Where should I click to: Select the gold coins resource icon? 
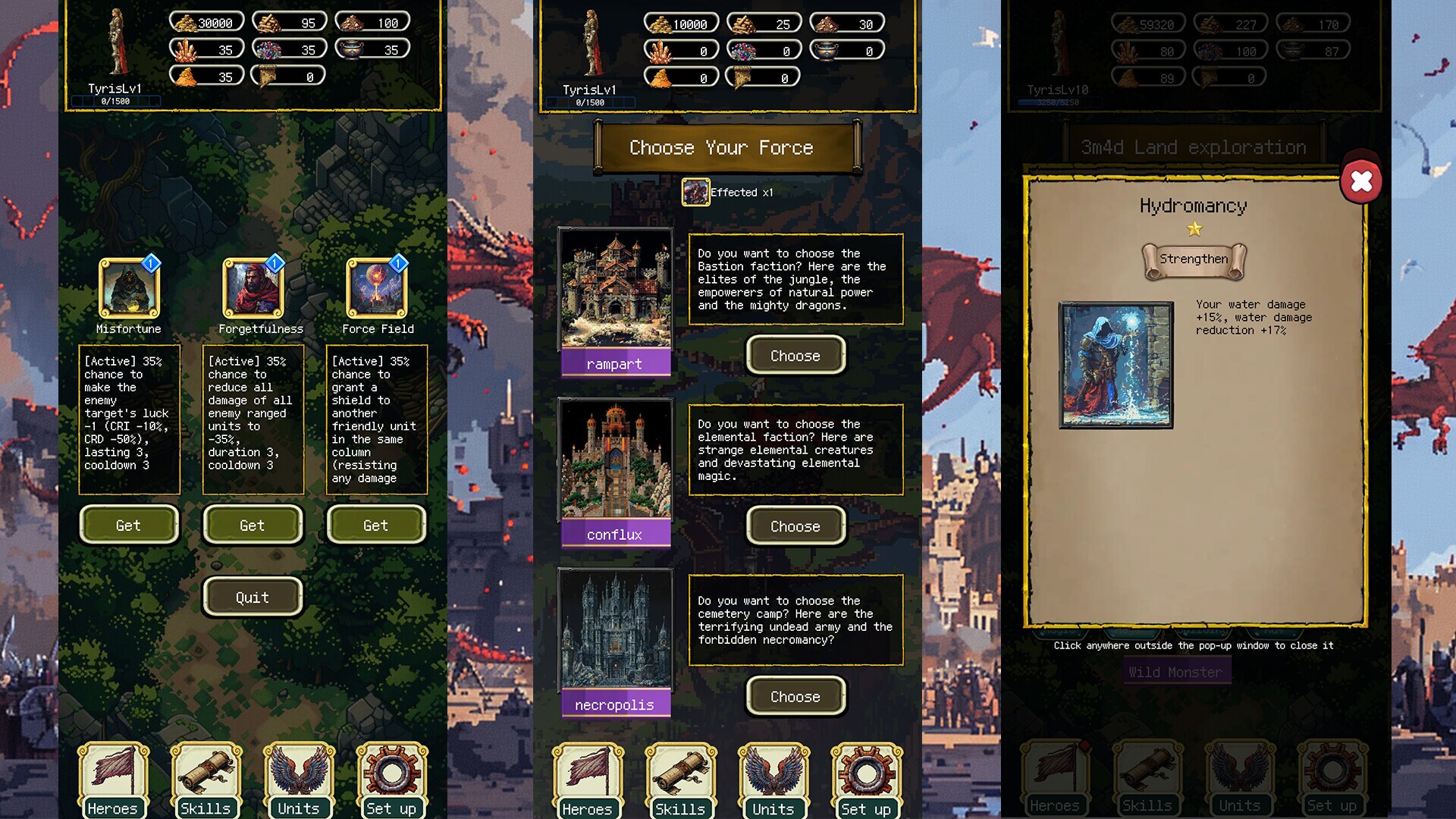click(x=187, y=22)
